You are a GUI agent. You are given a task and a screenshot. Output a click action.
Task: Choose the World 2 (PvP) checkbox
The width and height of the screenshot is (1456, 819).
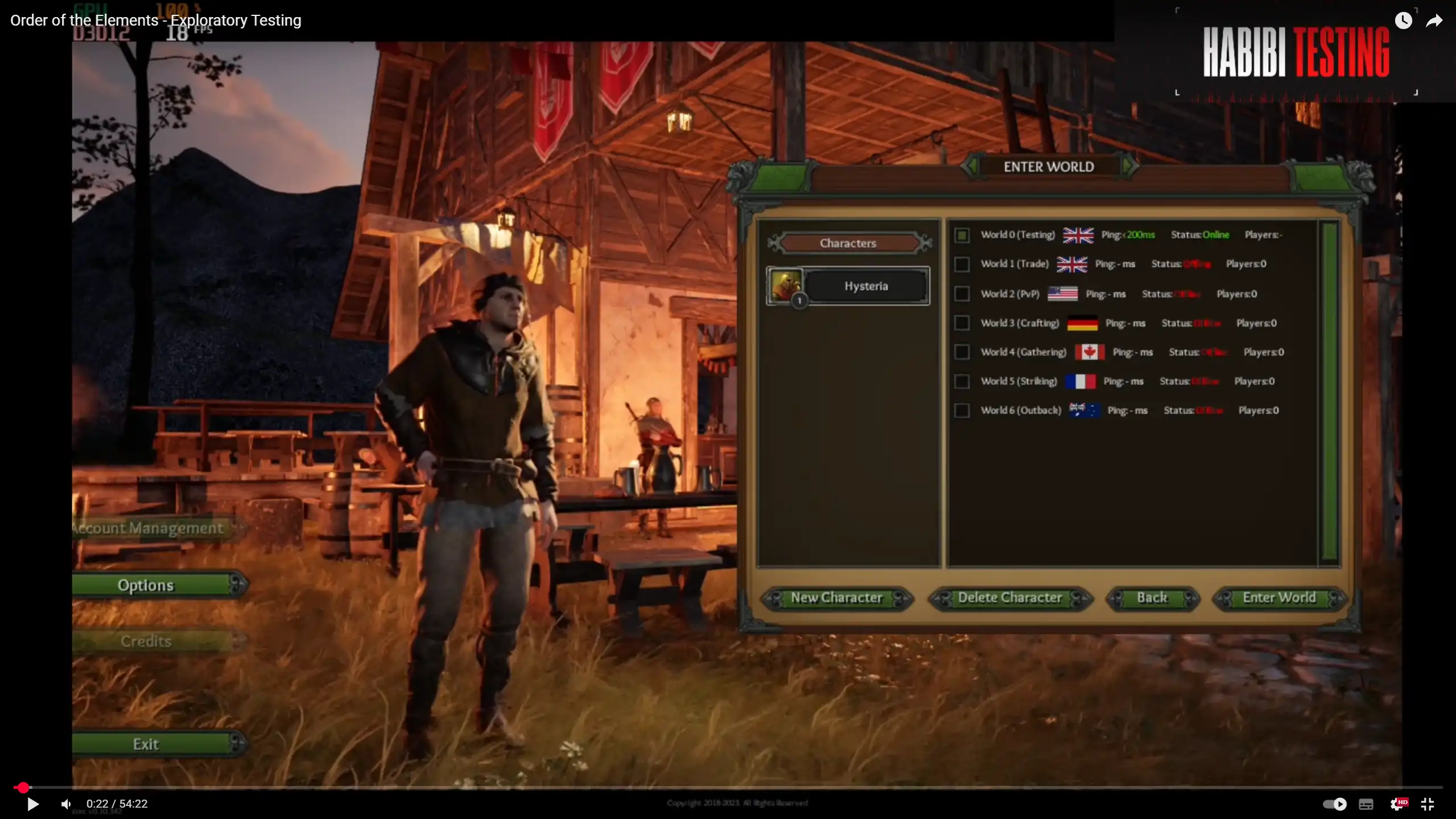coord(962,294)
